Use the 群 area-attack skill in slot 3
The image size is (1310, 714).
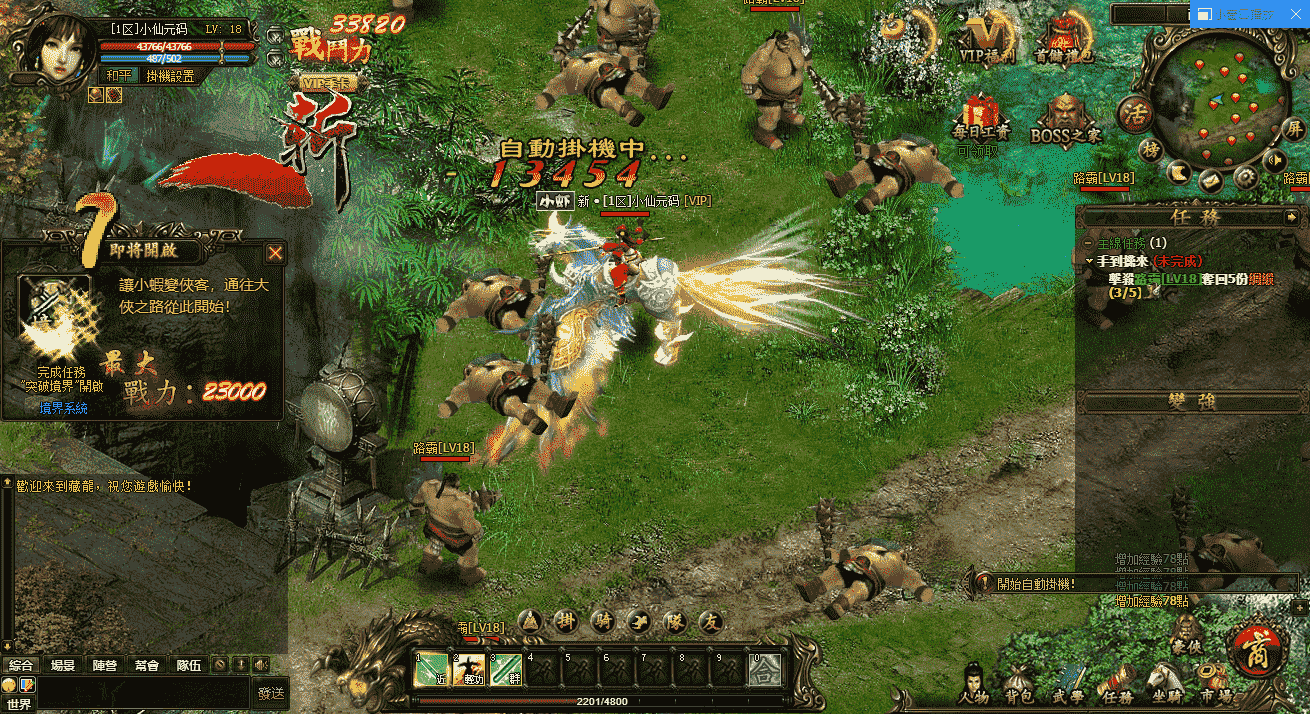(x=506, y=670)
